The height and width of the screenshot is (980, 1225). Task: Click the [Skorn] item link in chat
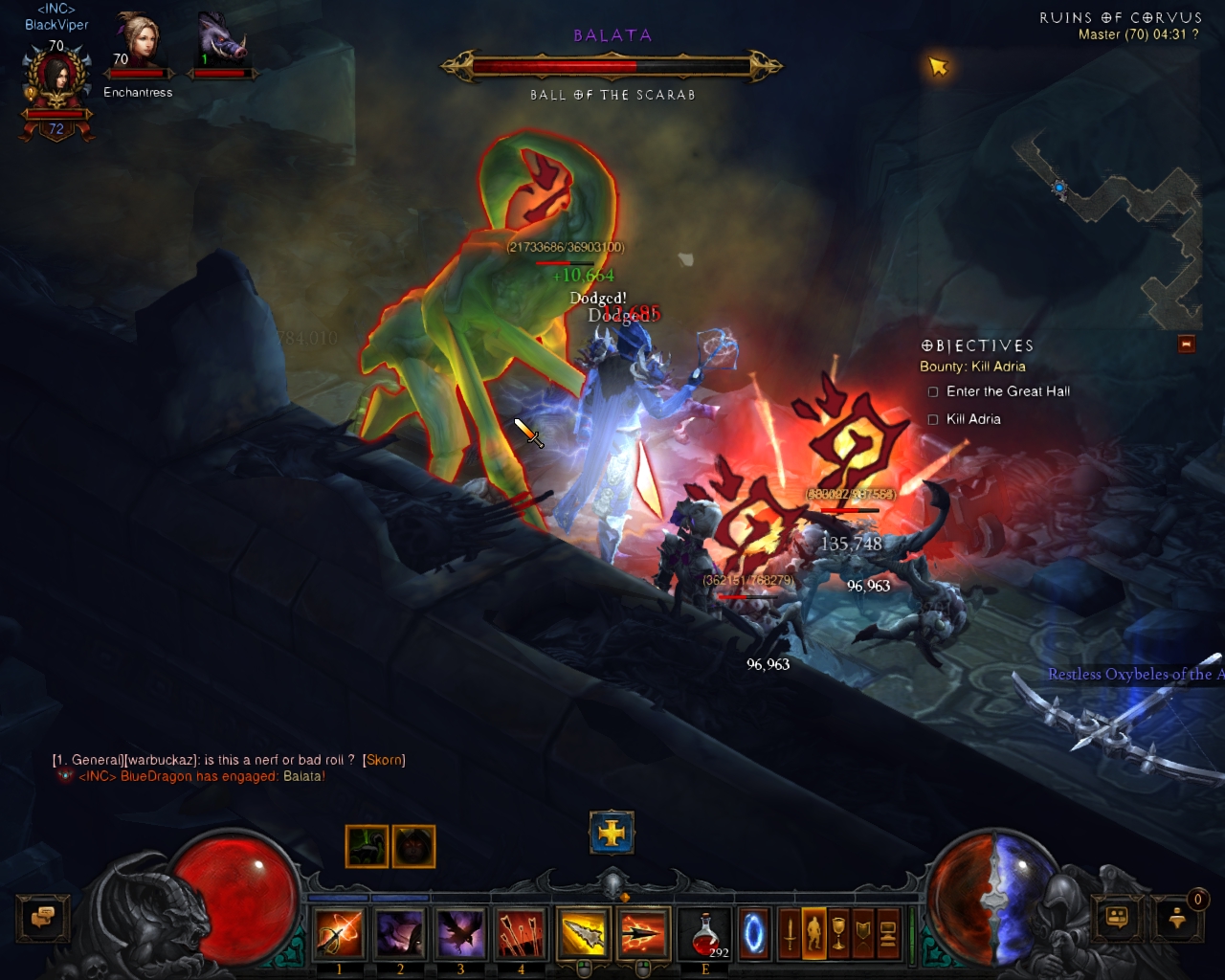(x=384, y=760)
